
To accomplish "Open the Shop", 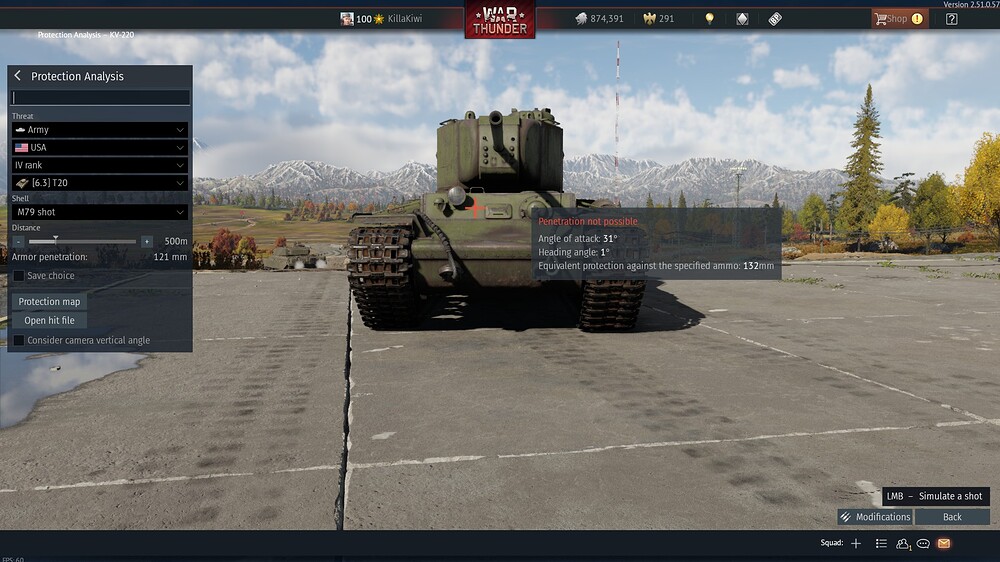I will [x=898, y=19].
